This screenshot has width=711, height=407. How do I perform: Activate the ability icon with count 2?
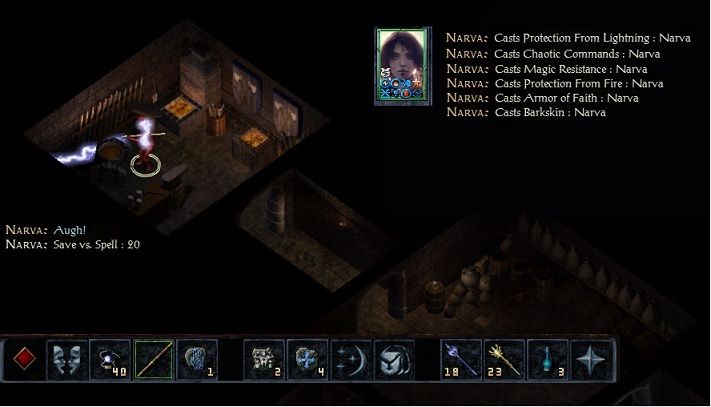tap(265, 360)
